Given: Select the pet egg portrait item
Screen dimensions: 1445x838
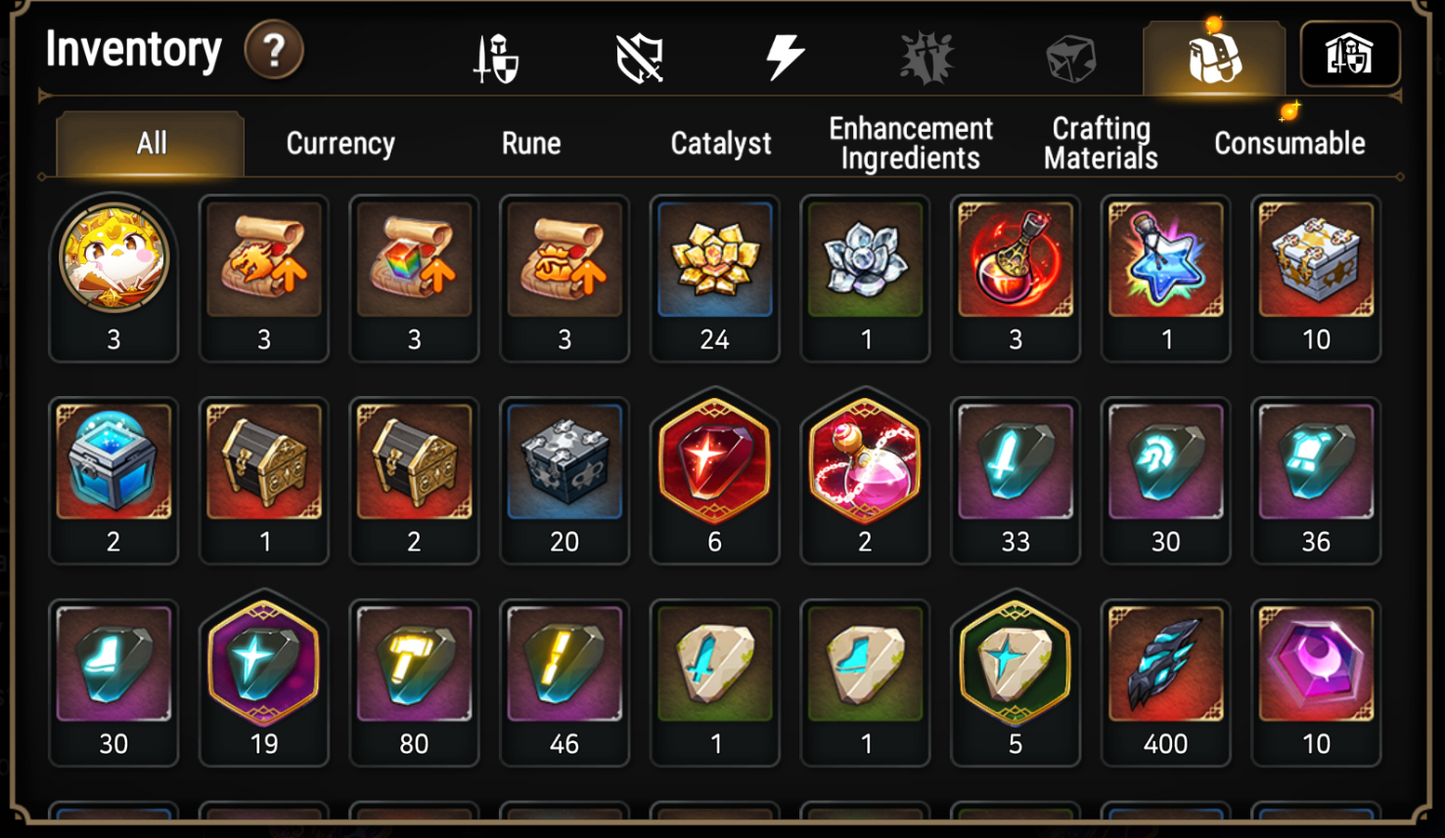Looking at the screenshot, I should (x=114, y=260).
